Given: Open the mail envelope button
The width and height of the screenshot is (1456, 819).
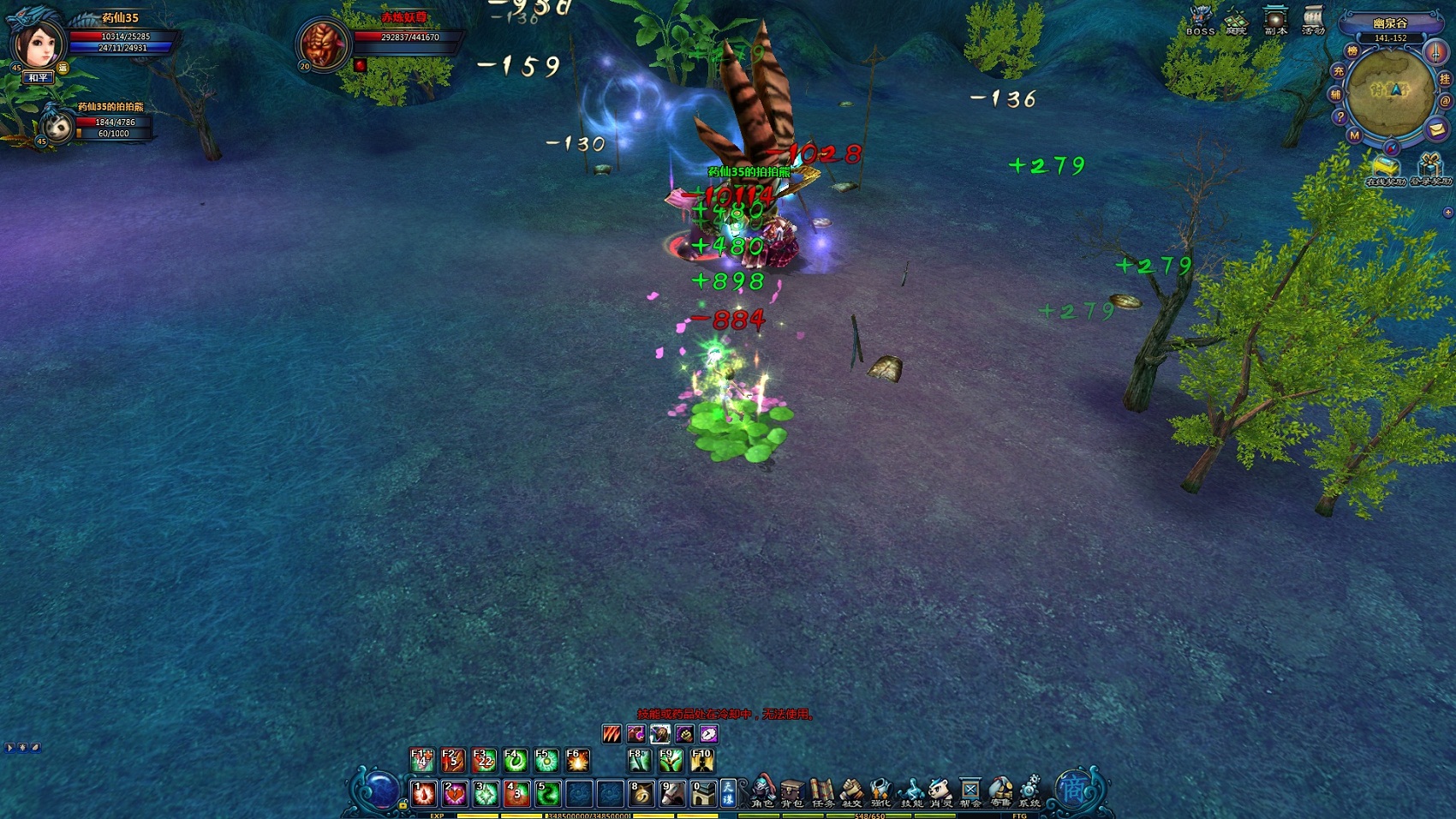Looking at the screenshot, I should click(x=1436, y=129).
